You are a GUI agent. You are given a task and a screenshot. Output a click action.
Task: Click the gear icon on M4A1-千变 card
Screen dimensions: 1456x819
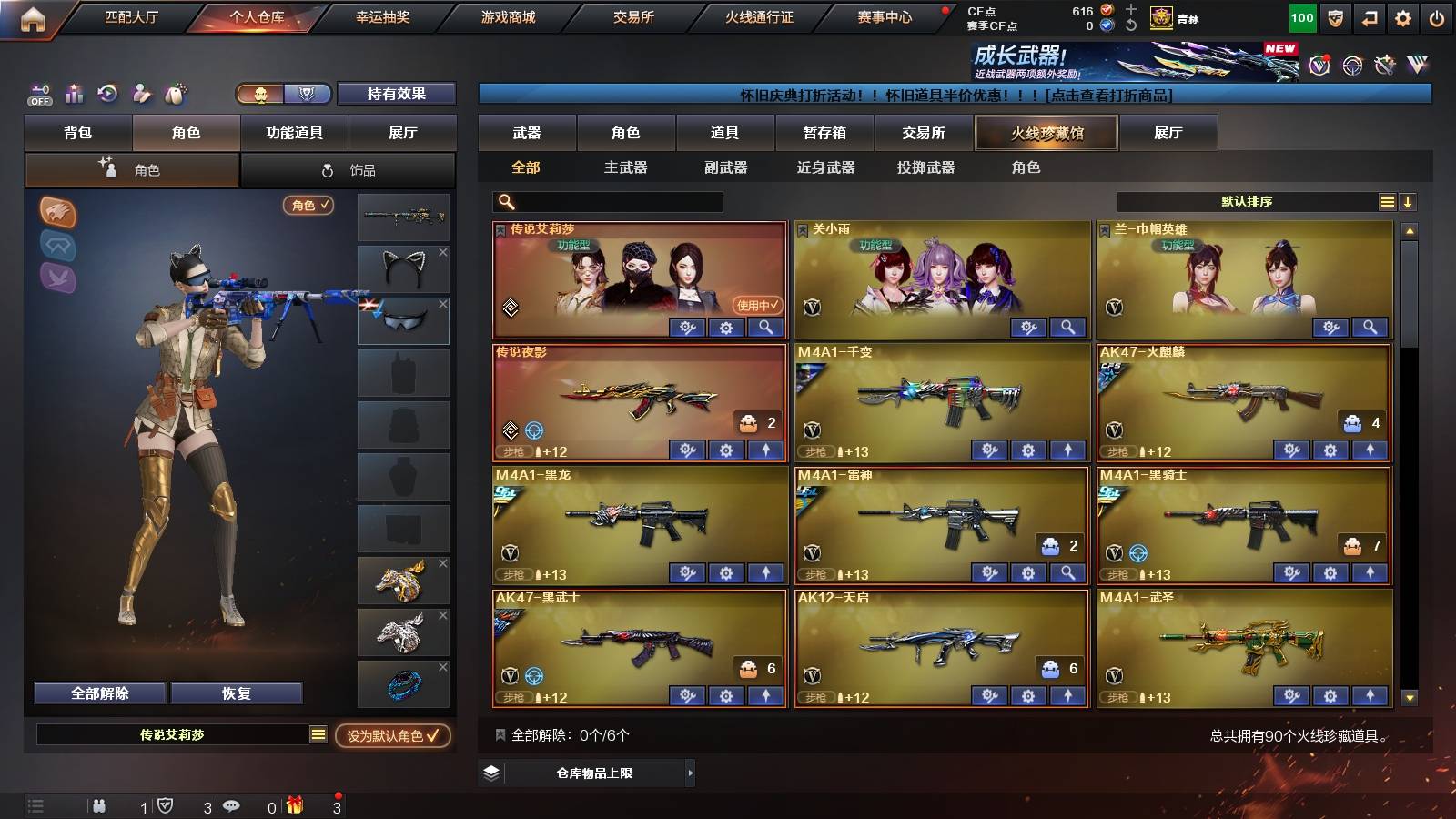[1028, 450]
